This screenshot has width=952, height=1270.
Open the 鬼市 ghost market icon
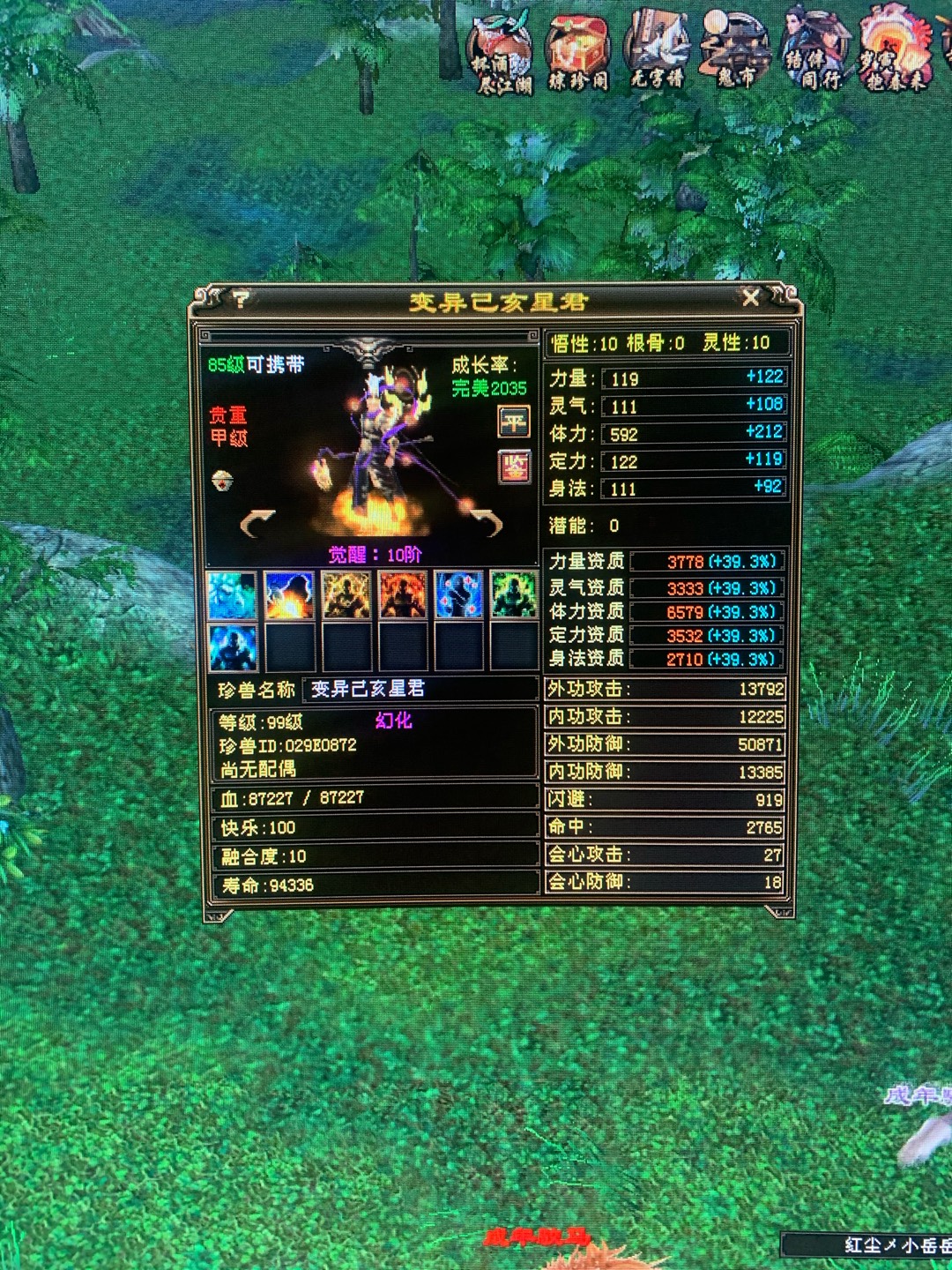point(735,53)
